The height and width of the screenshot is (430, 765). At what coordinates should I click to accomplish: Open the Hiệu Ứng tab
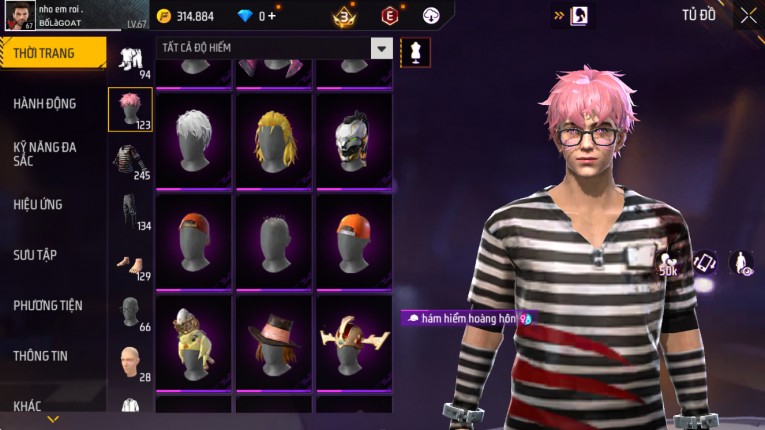(38, 204)
